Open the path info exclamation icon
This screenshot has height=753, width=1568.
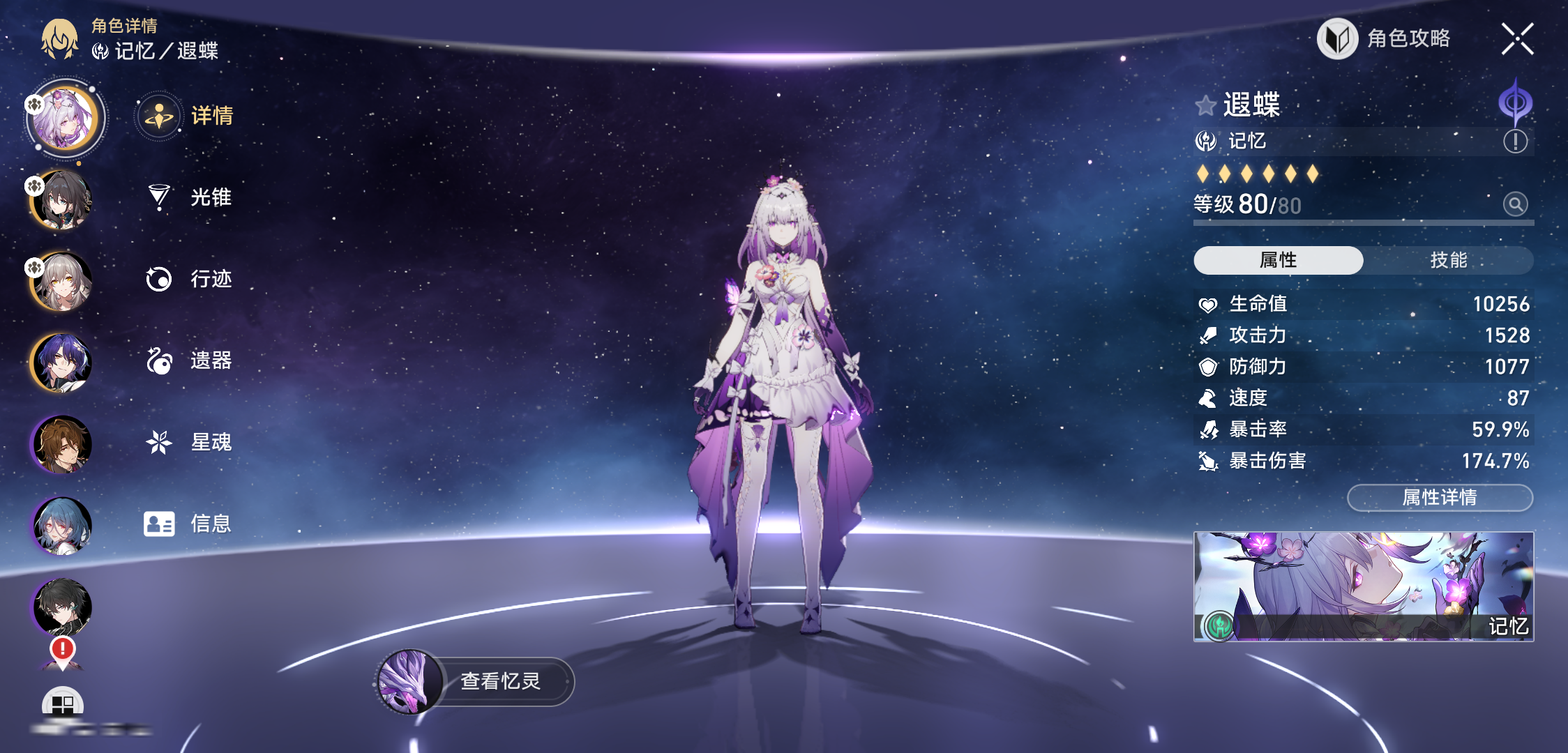pos(1515,142)
